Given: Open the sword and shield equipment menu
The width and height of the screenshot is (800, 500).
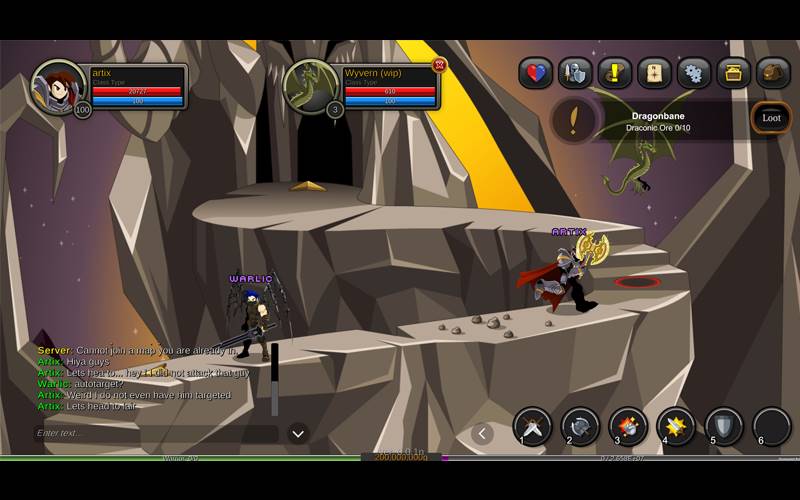Looking at the screenshot, I should [x=575, y=73].
